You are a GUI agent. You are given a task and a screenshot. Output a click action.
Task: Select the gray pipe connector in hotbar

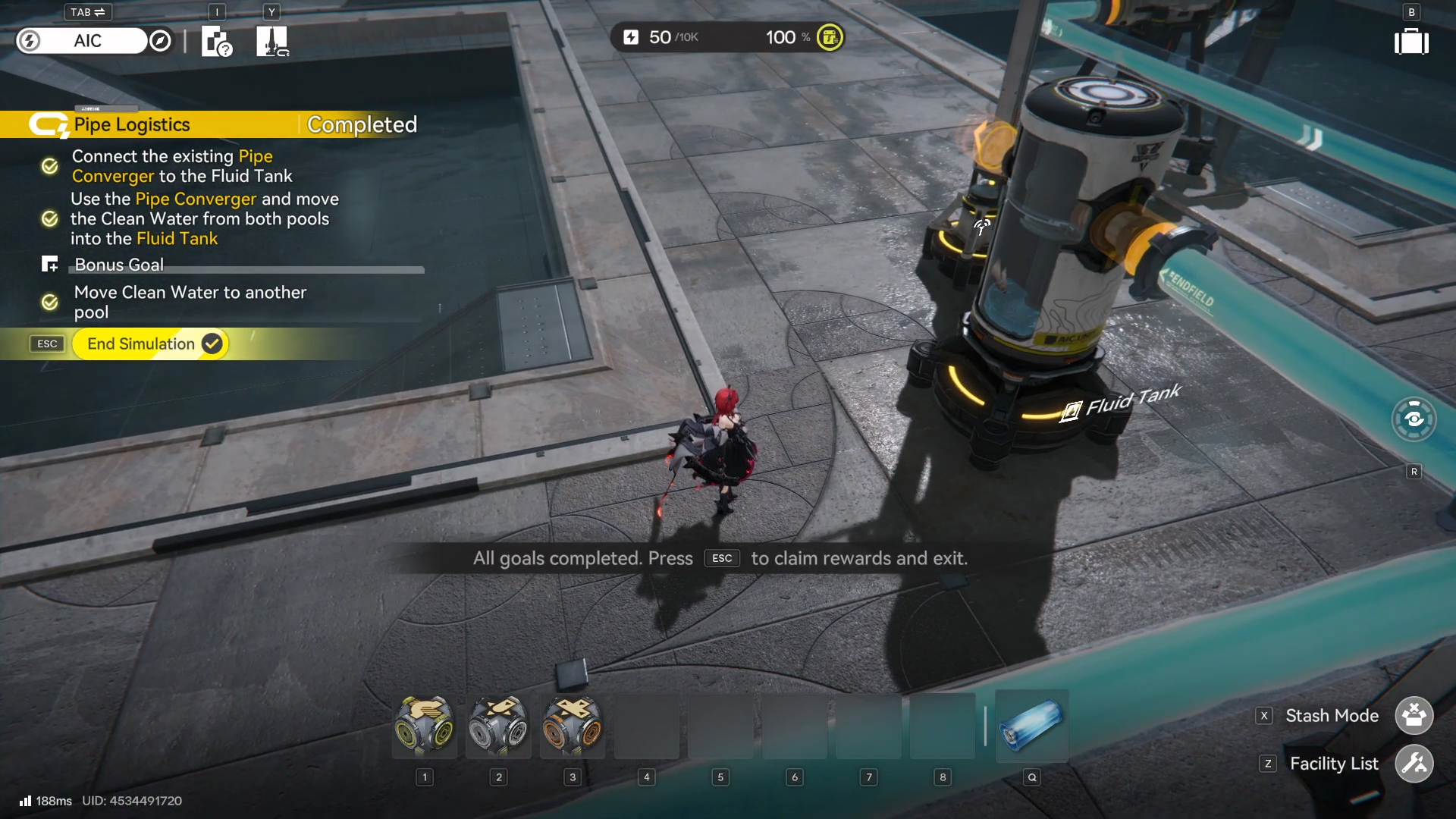(x=498, y=726)
